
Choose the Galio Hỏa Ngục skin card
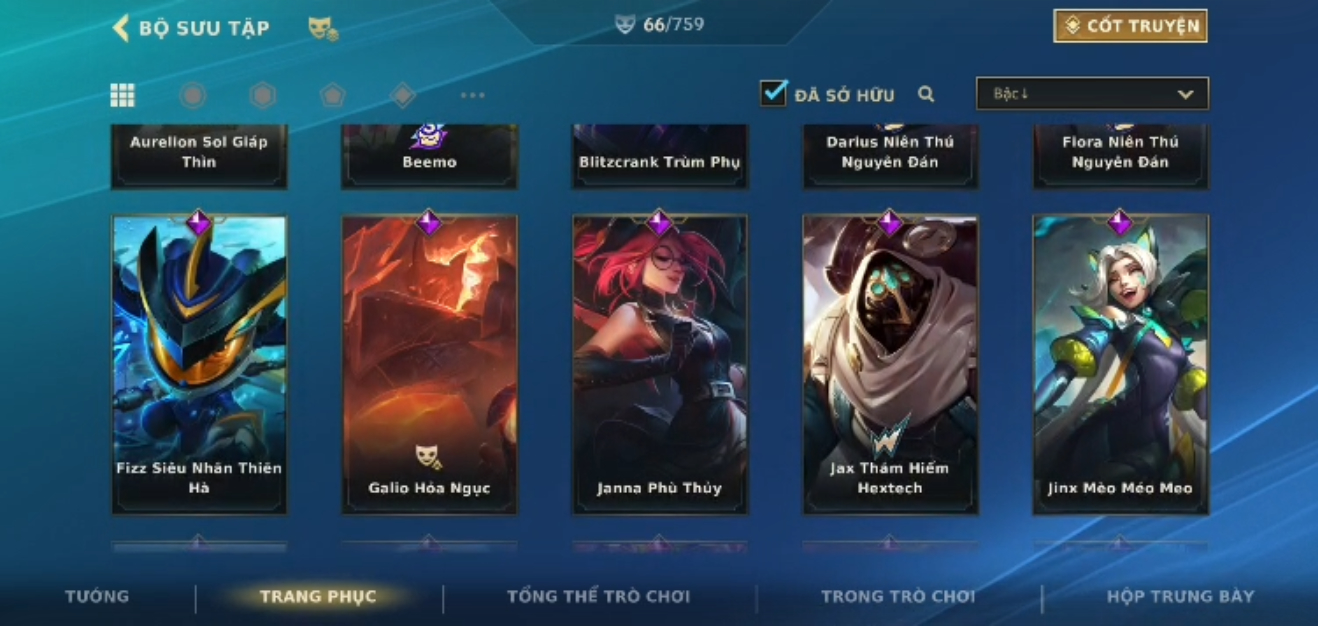(x=429, y=365)
